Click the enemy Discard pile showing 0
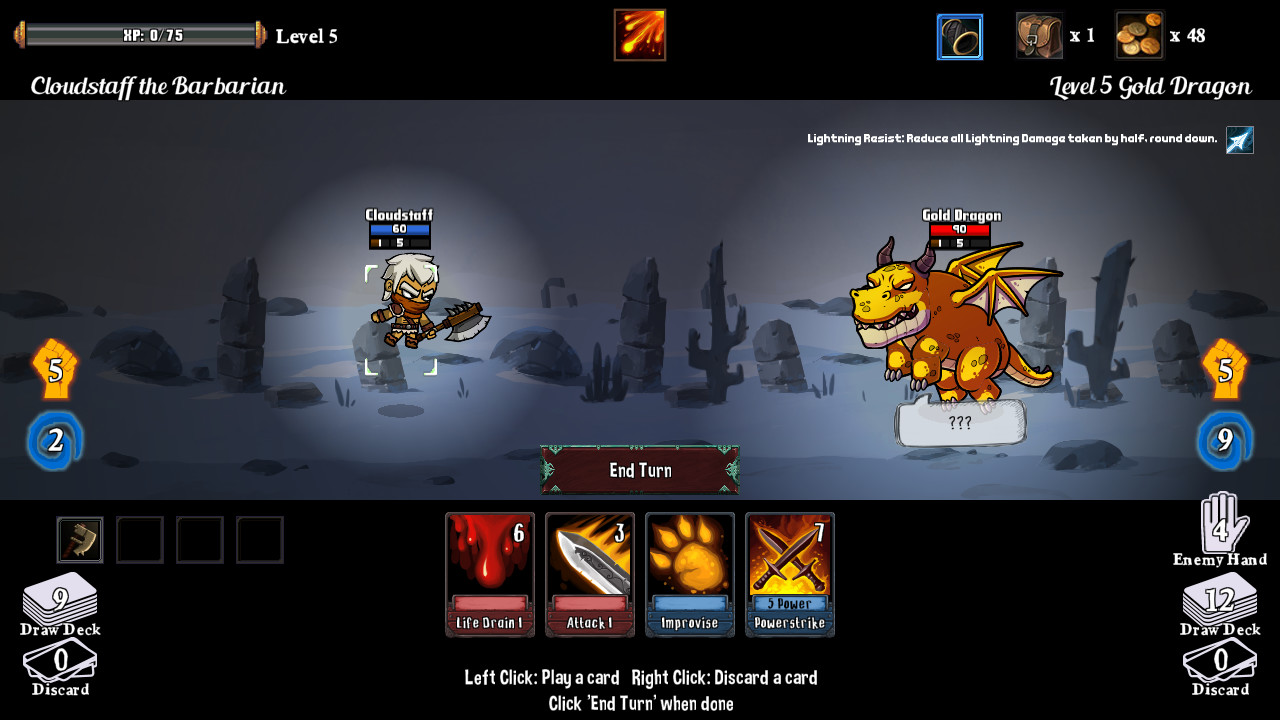1280x720 pixels. pyautogui.click(x=1222, y=660)
